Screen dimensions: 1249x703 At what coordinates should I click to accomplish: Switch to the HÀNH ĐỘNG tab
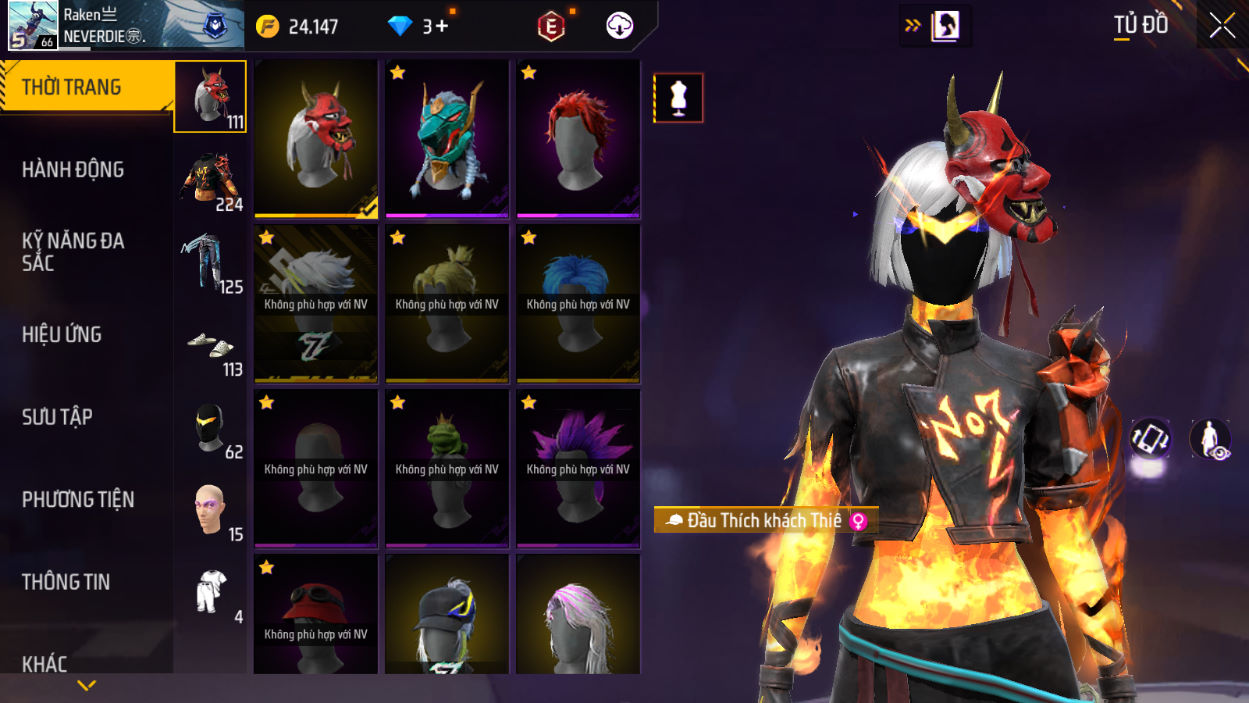coord(73,170)
